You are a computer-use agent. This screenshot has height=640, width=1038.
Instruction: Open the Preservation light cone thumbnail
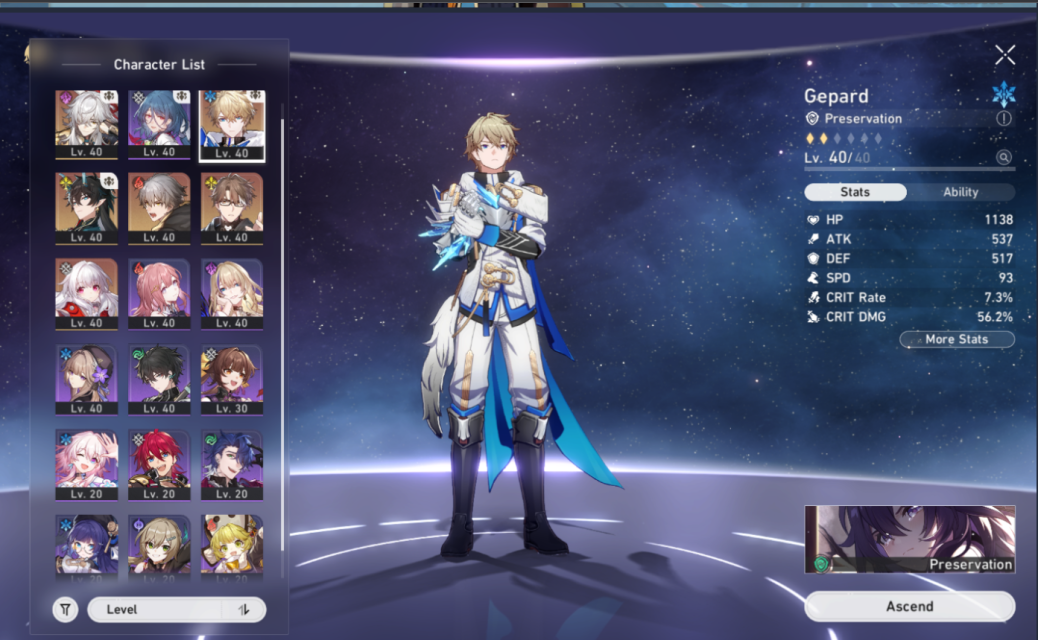click(909, 539)
